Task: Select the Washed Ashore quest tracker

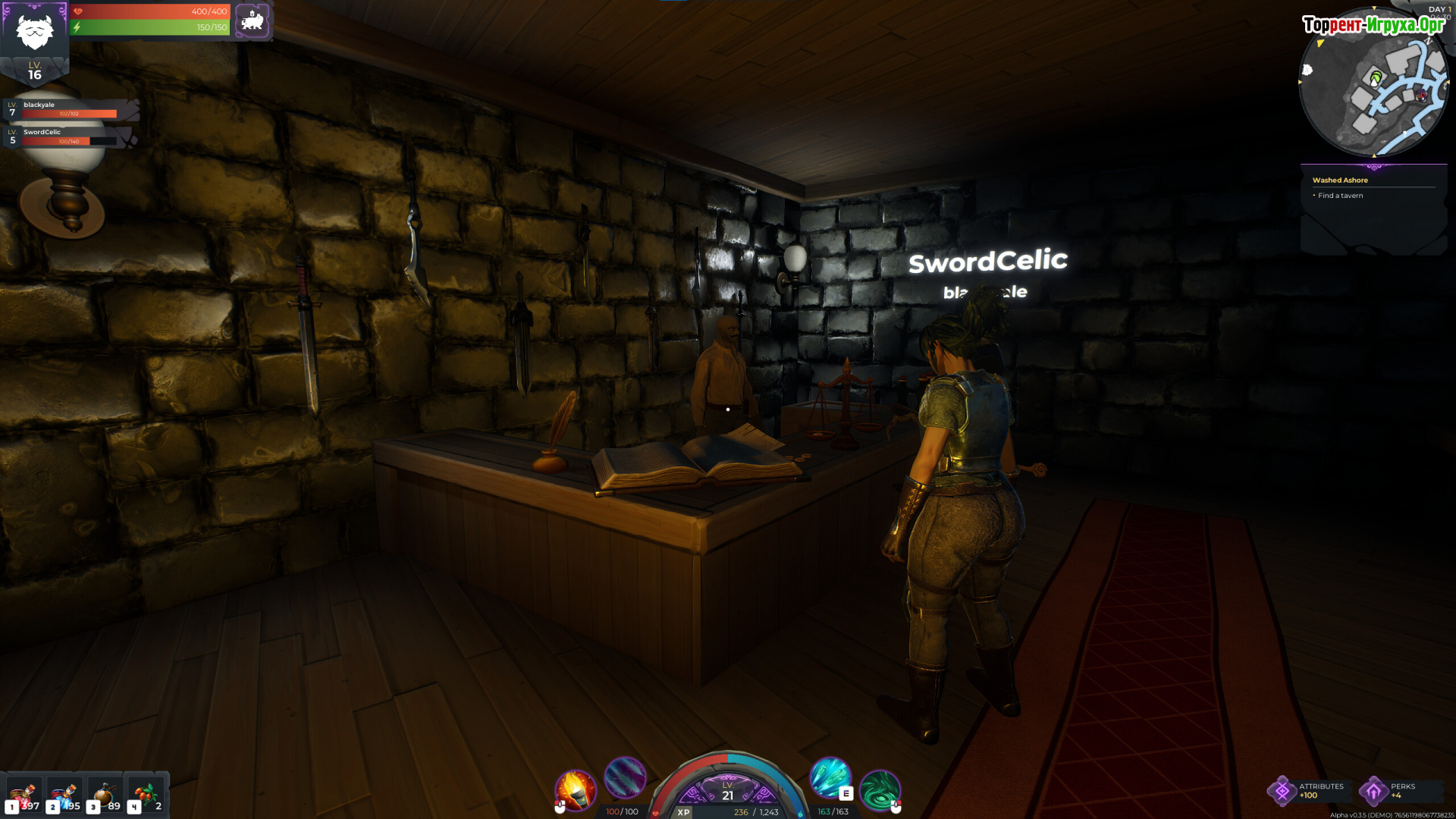Action: tap(1340, 180)
